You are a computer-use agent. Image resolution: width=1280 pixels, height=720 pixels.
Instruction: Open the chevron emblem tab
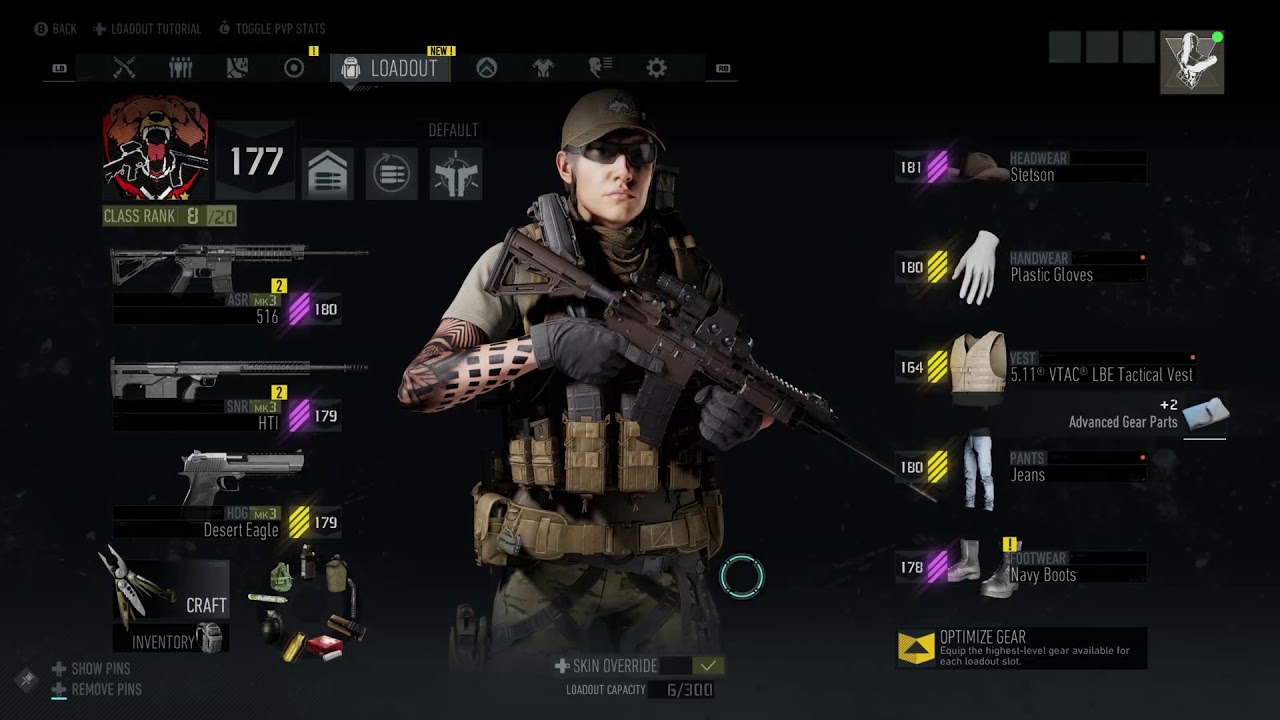coord(486,68)
